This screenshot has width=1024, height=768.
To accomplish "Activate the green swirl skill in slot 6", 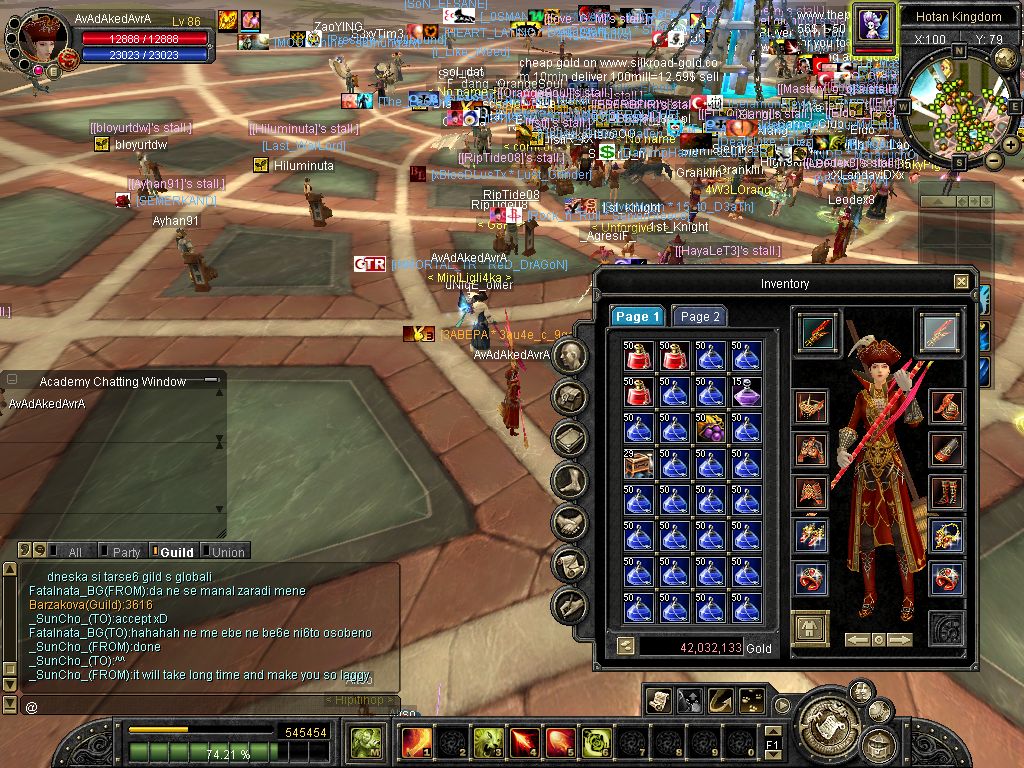I will coord(596,742).
